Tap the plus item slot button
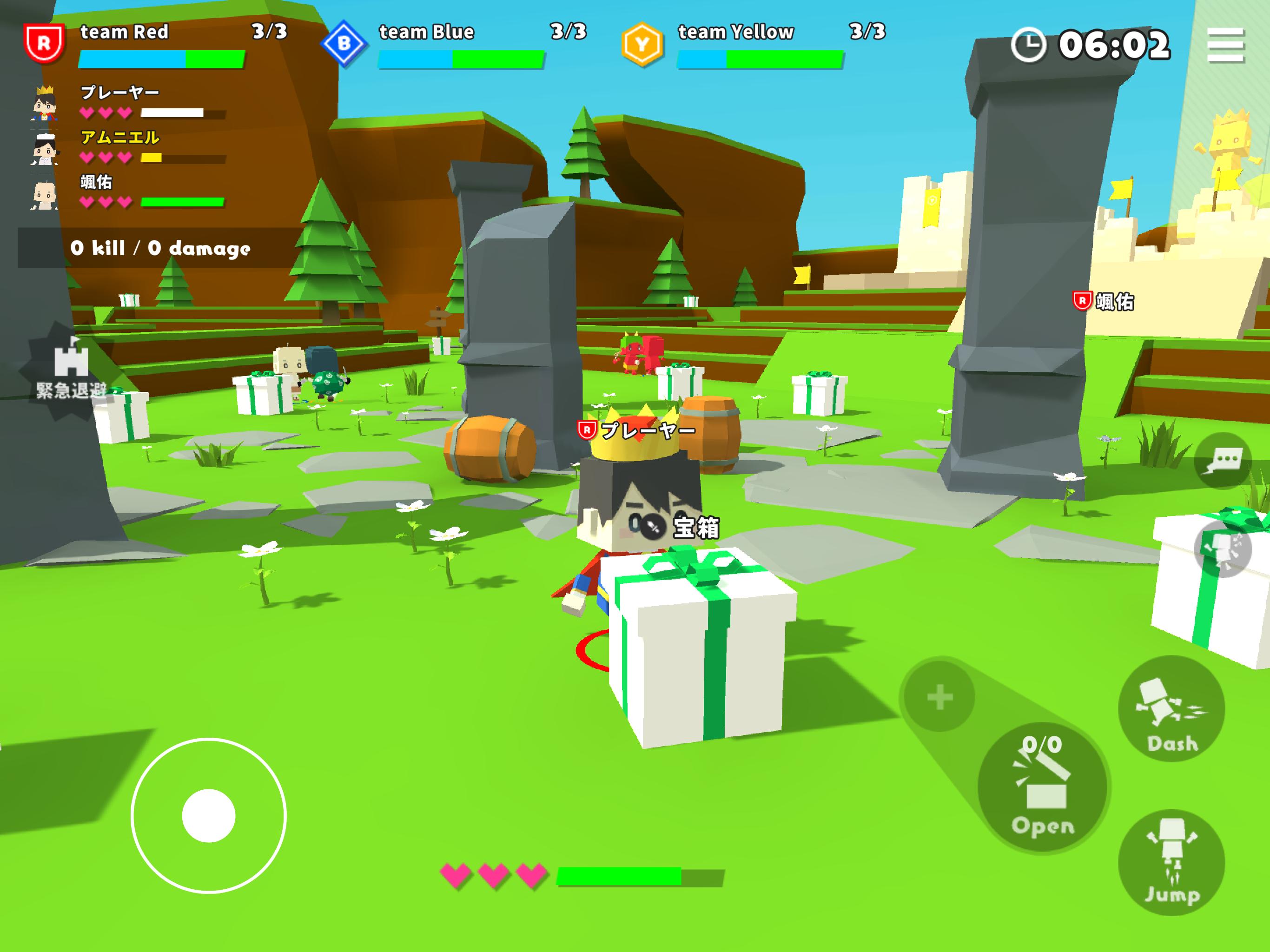This screenshot has height=952, width=1270. 939,697
